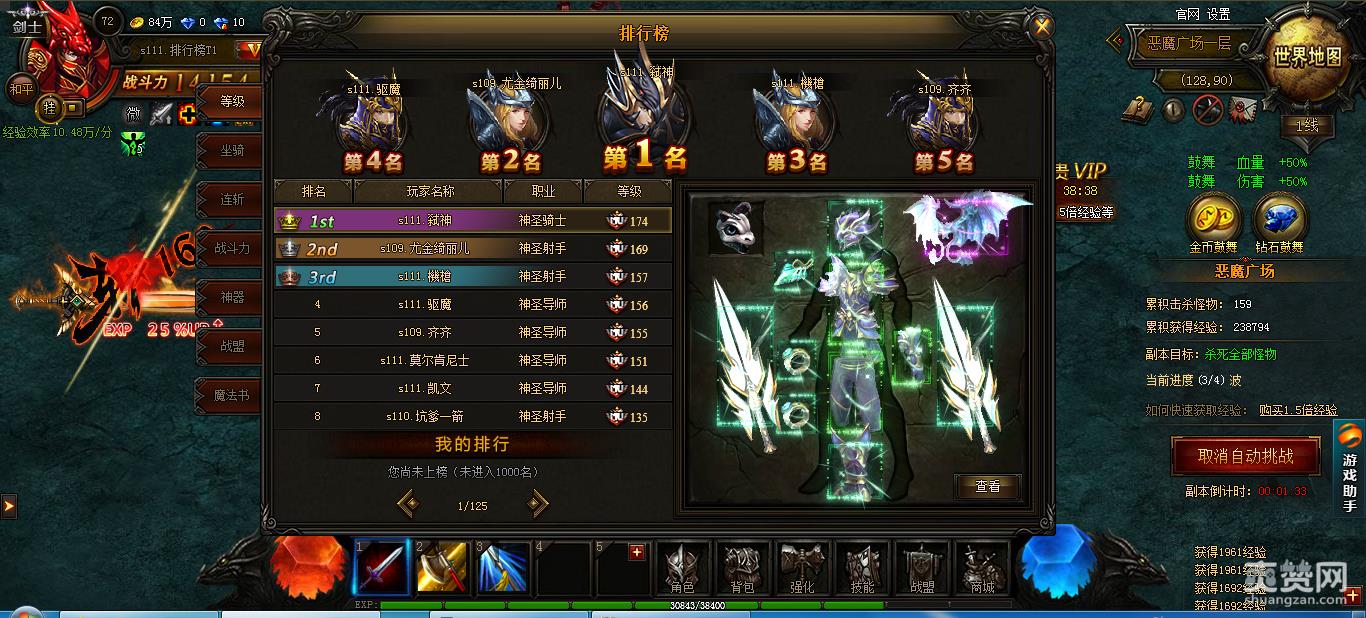
Task: Open the 连斩 ranking tab
Action: tap(232, 199)
